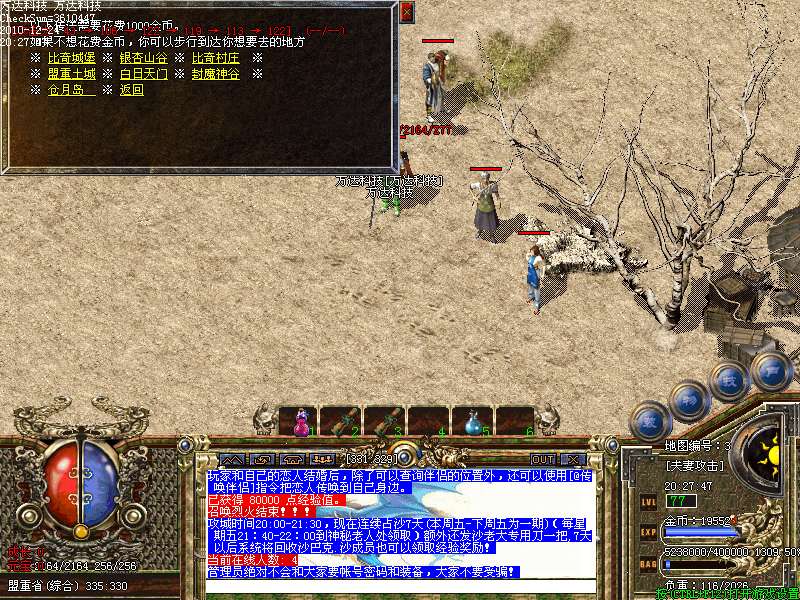Select the scroll in belt slot 2
The image size is (800, 600).
[x=343, y=422]
